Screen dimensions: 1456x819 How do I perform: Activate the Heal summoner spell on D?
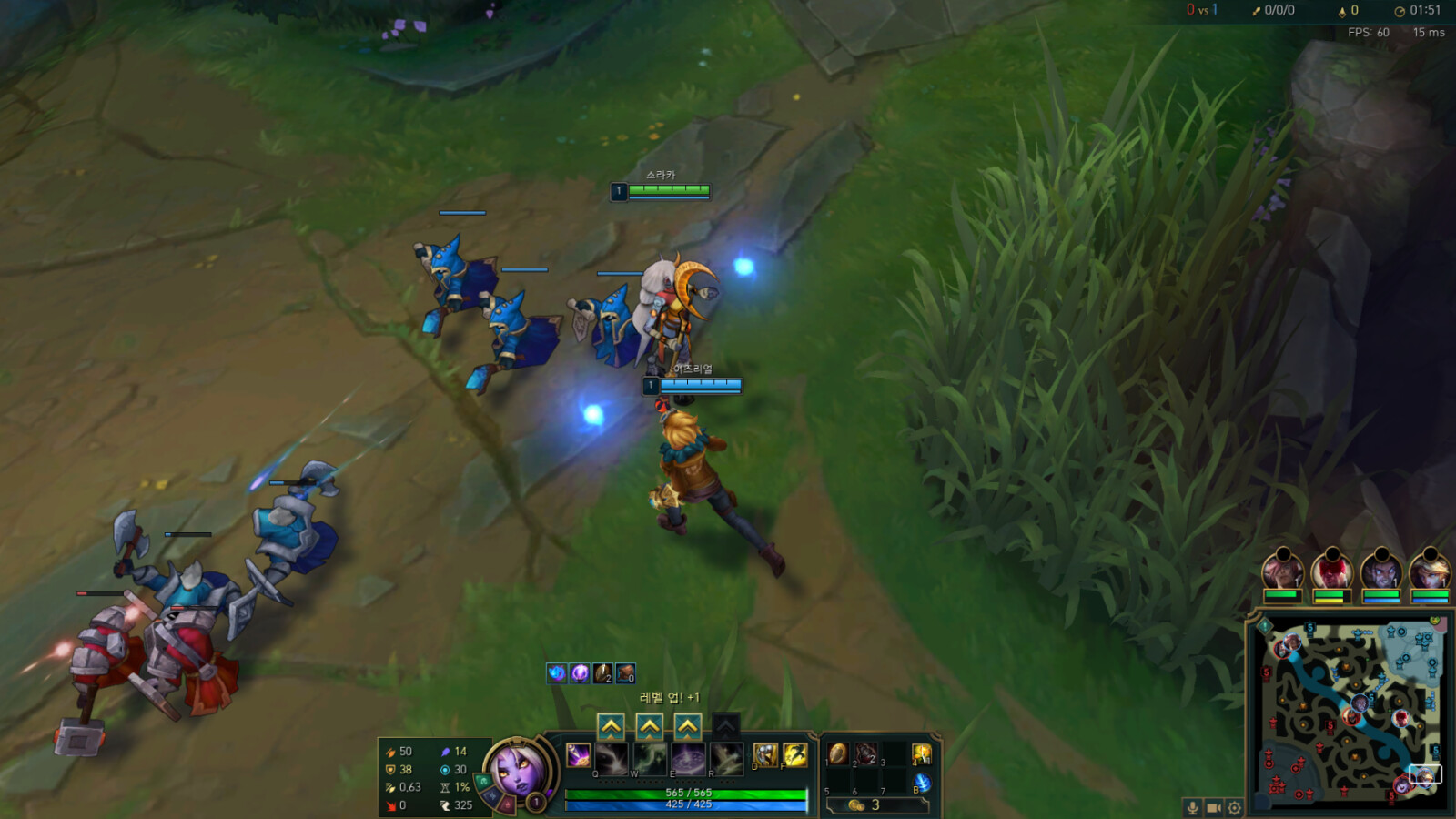tap(765, 754)
